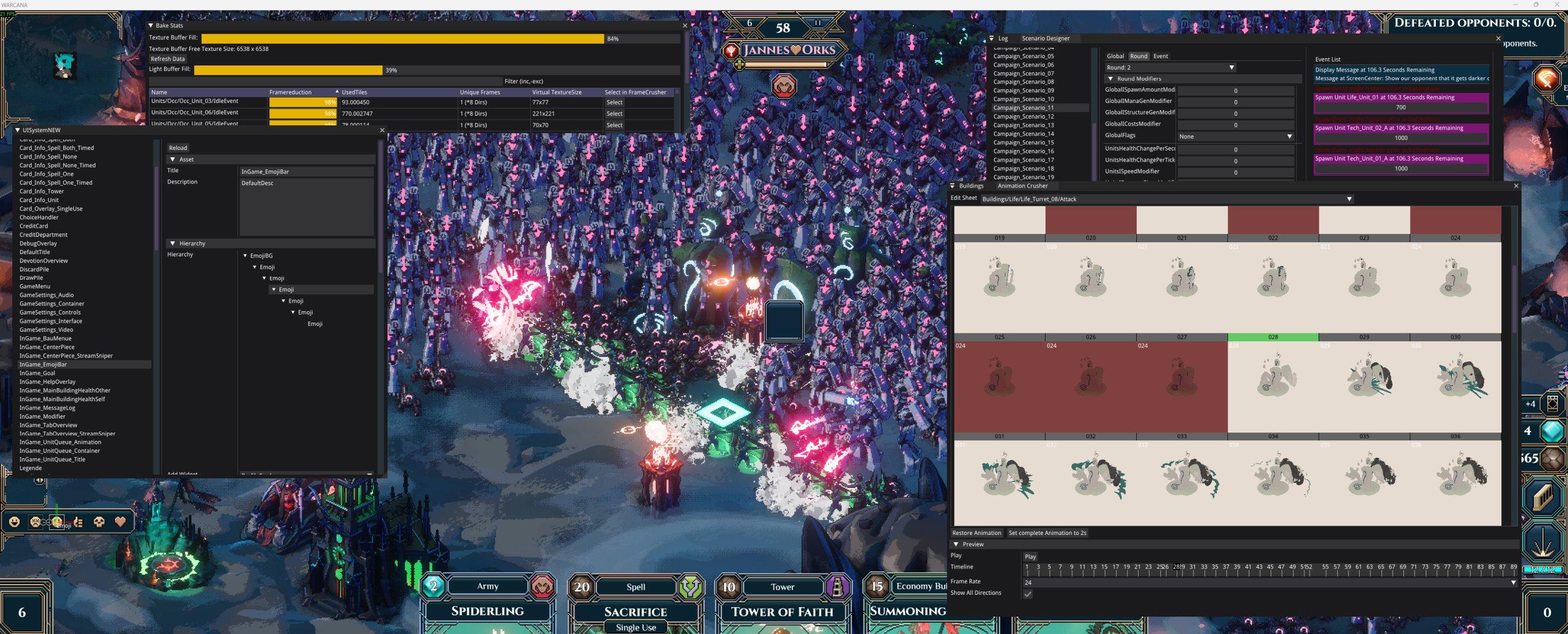1568x634 pixels.
Task: Open InGame_MessageLog in the UI list
Action: [x=48, y=408]
